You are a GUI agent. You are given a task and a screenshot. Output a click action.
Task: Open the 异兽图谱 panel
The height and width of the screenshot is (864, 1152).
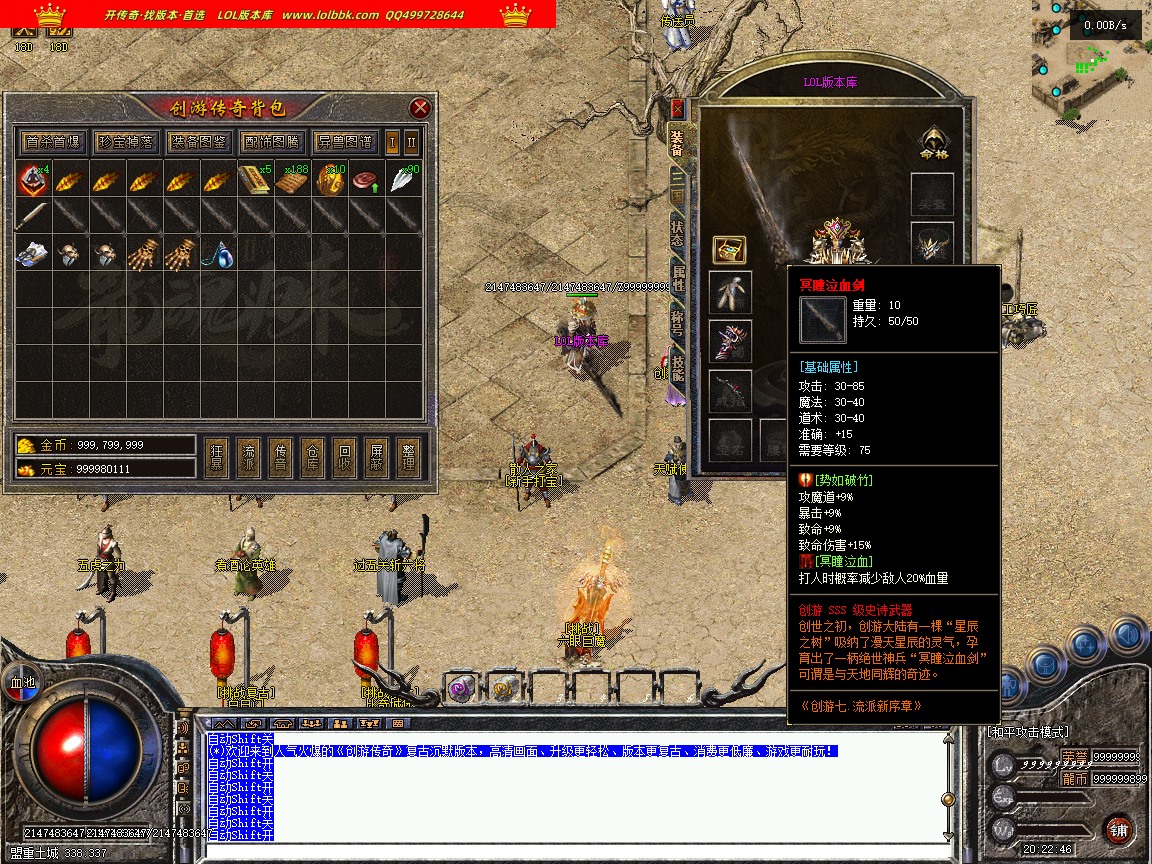pos(344,141)
